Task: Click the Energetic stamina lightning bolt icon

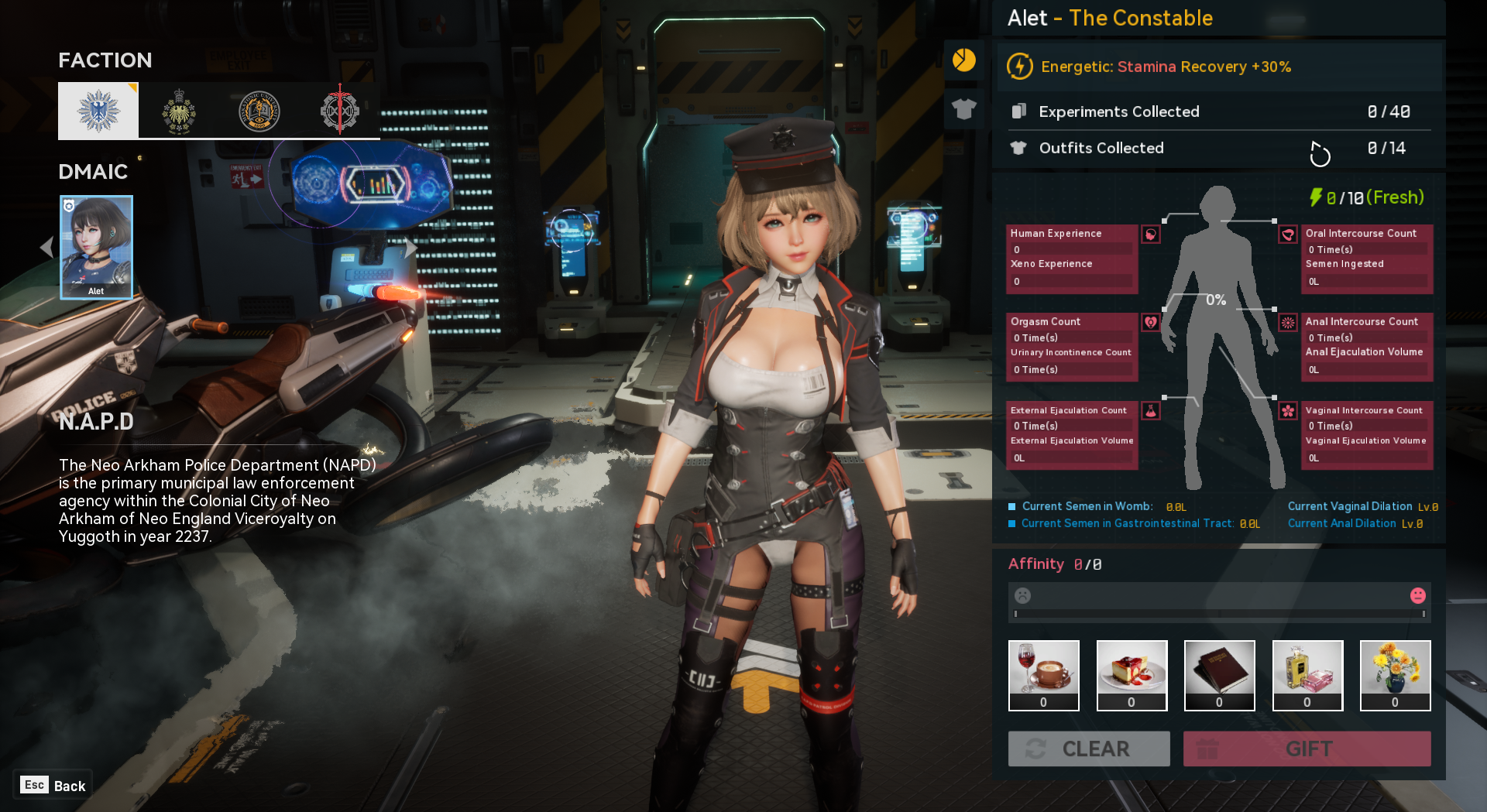Action: pyautogui.click(x=1018, y=67)
